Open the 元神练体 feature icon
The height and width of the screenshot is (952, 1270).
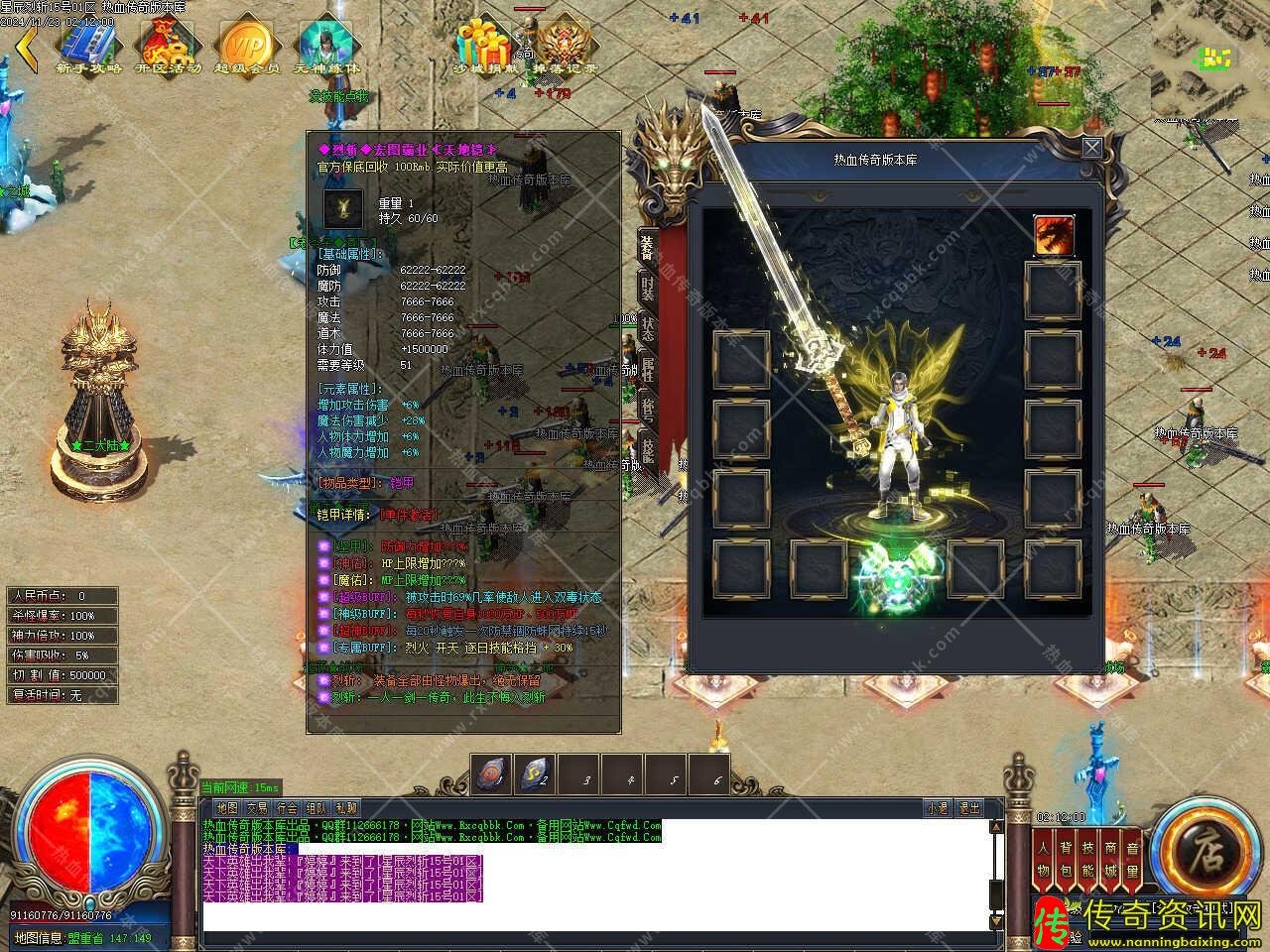pyautogui.click(x=326, y=45)
